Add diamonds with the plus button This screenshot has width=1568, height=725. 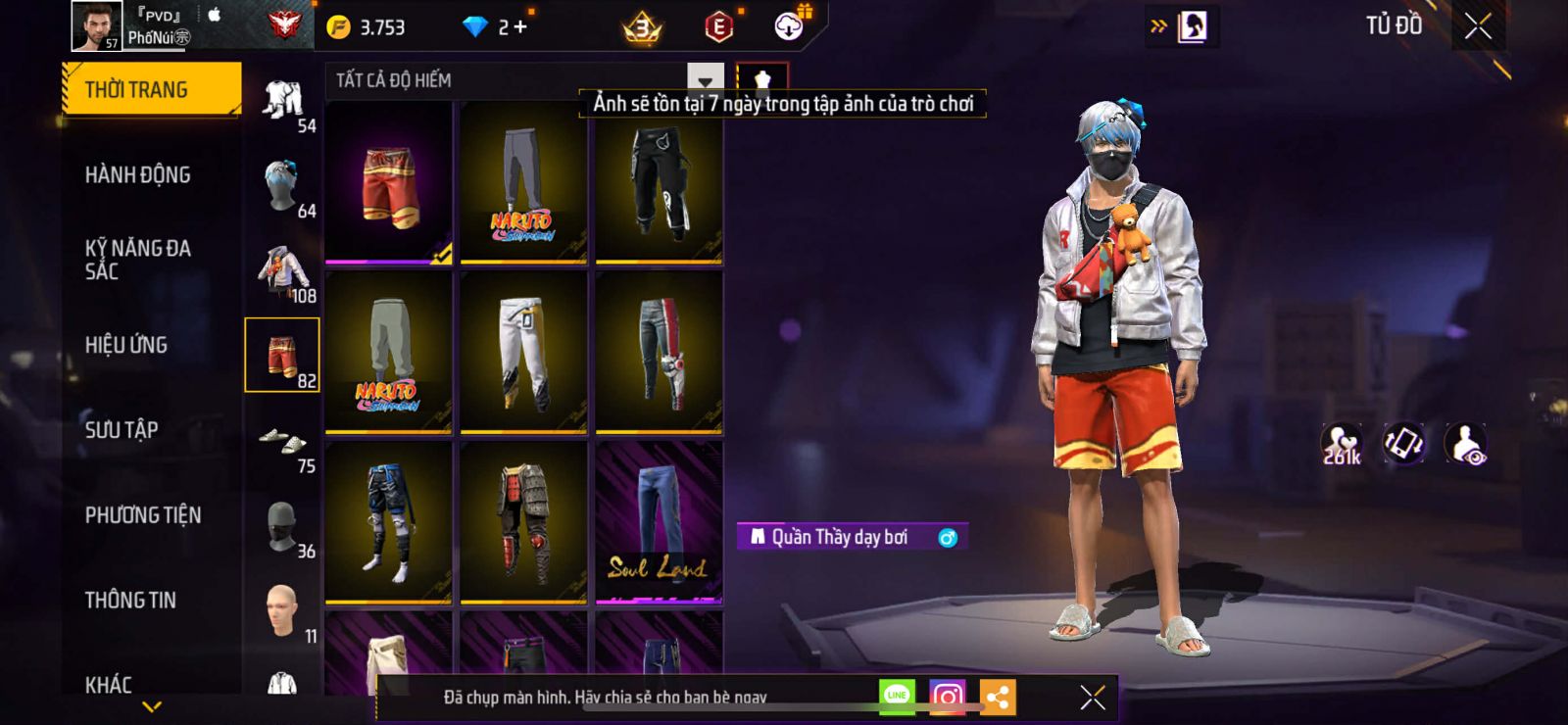[519, 27]
